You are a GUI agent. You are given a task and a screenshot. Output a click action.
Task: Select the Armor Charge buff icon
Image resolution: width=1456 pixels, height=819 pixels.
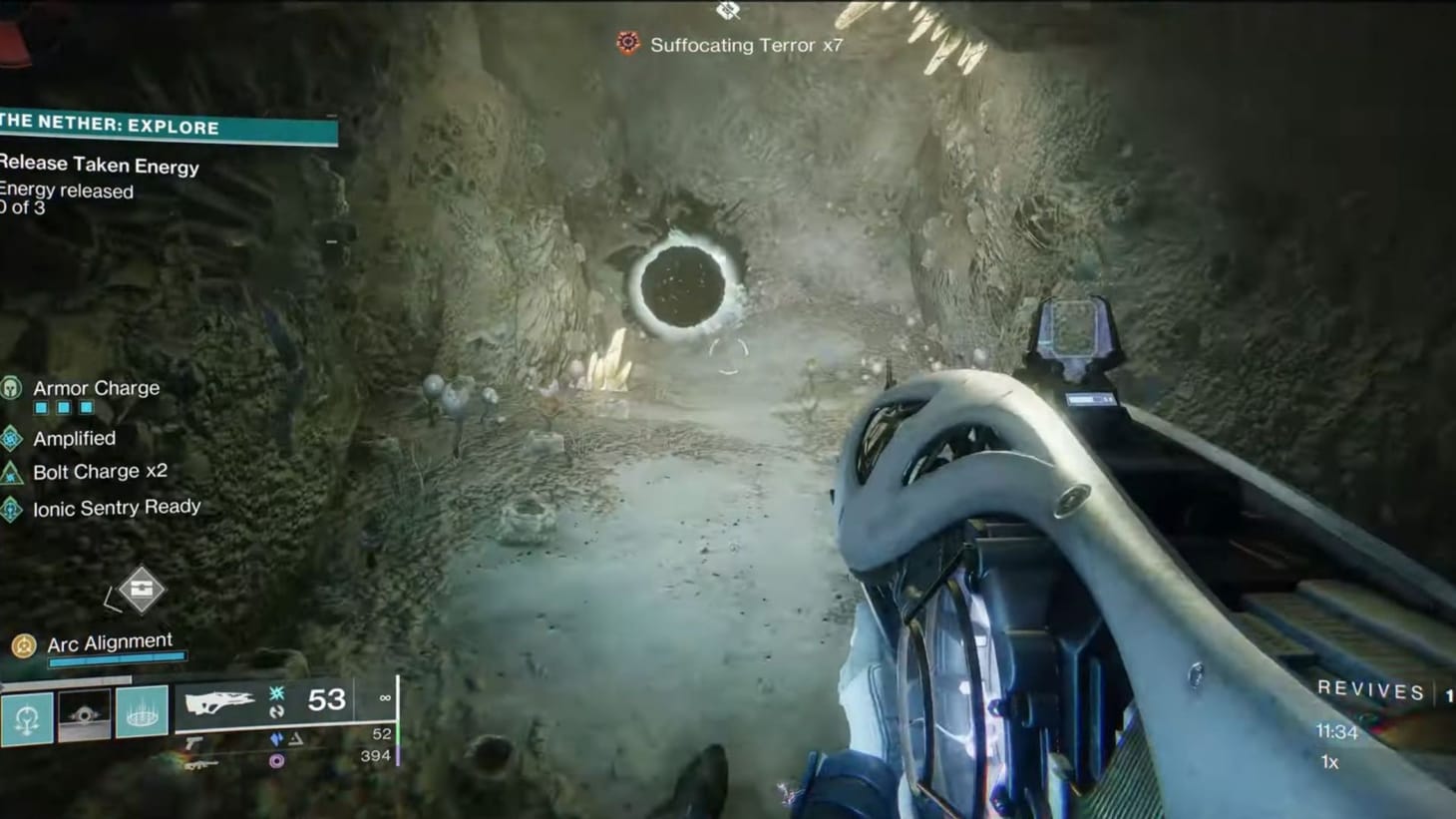13,387
